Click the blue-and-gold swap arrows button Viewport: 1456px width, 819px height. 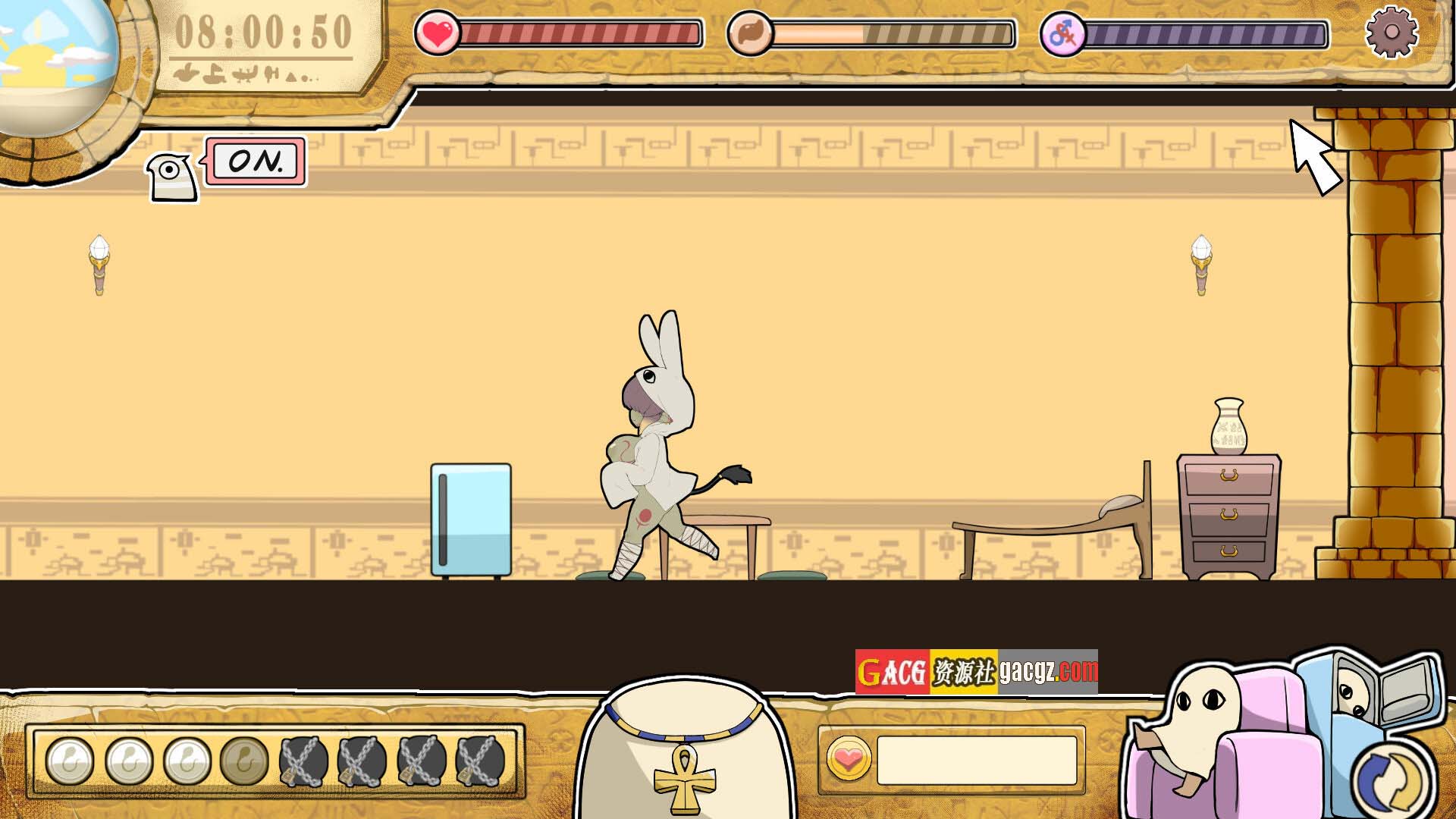pyautogui.click(x=1392, y=779)
